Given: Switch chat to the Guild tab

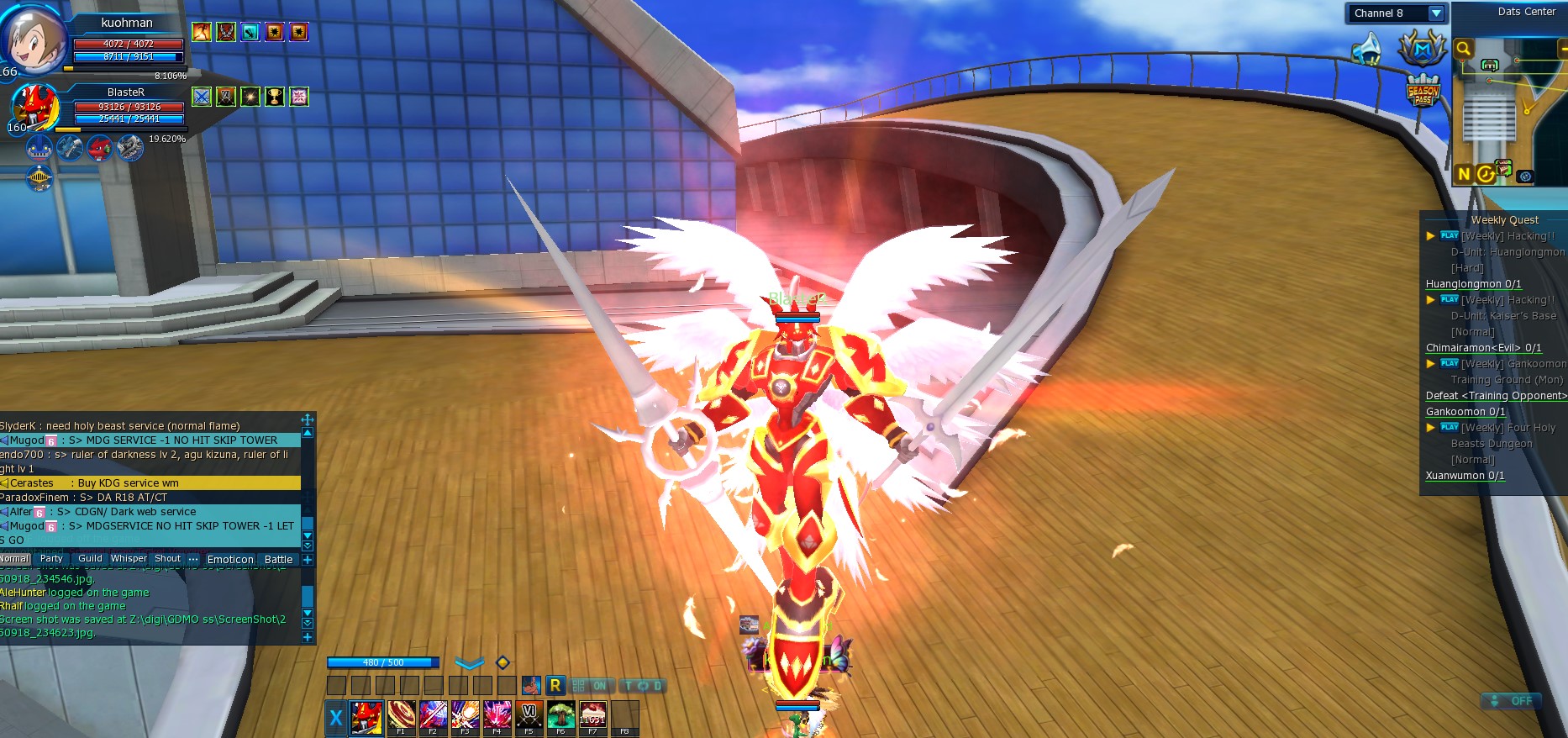Looking at the screenshot, I should tap(90, 559).
